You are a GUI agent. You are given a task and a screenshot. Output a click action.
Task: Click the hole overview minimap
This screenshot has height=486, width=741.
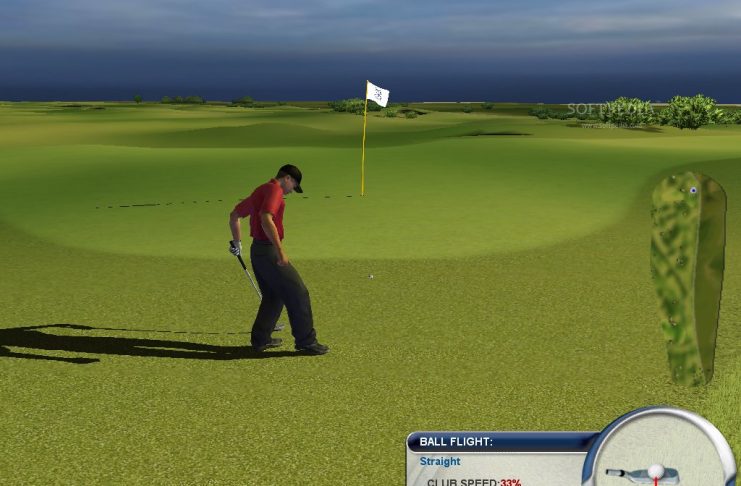[687, 280]
